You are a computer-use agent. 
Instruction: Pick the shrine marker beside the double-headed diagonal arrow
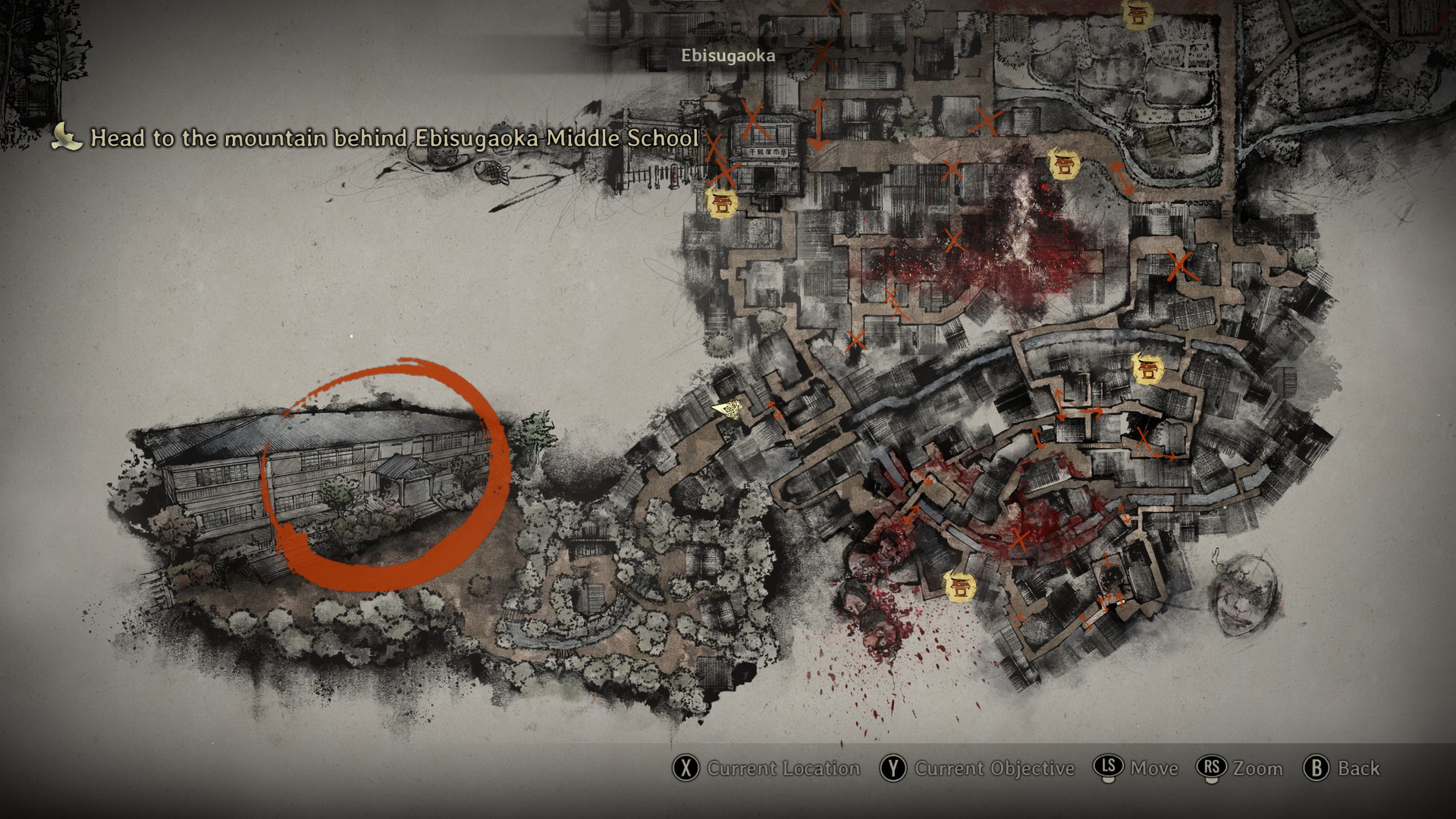coord(1064,164)
